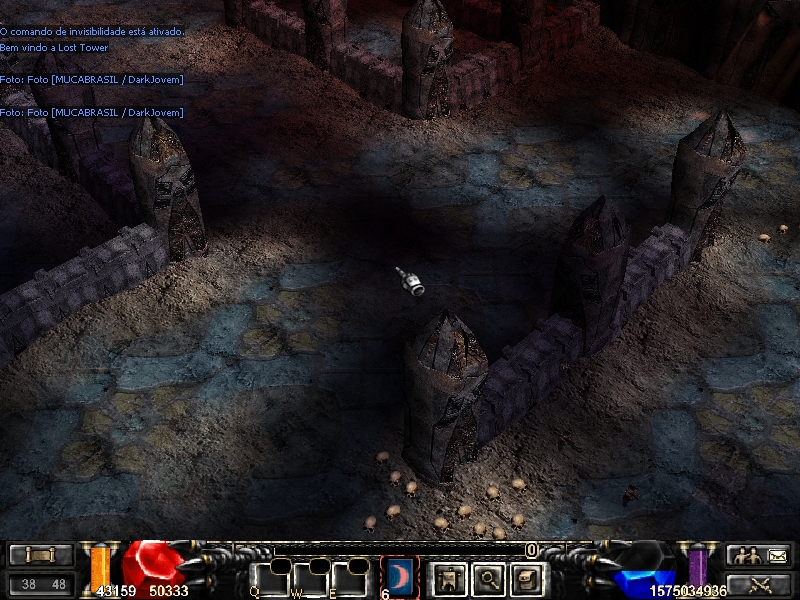Open the friends list button
Viewport: 800px width, 600px height.
[759, 555]
